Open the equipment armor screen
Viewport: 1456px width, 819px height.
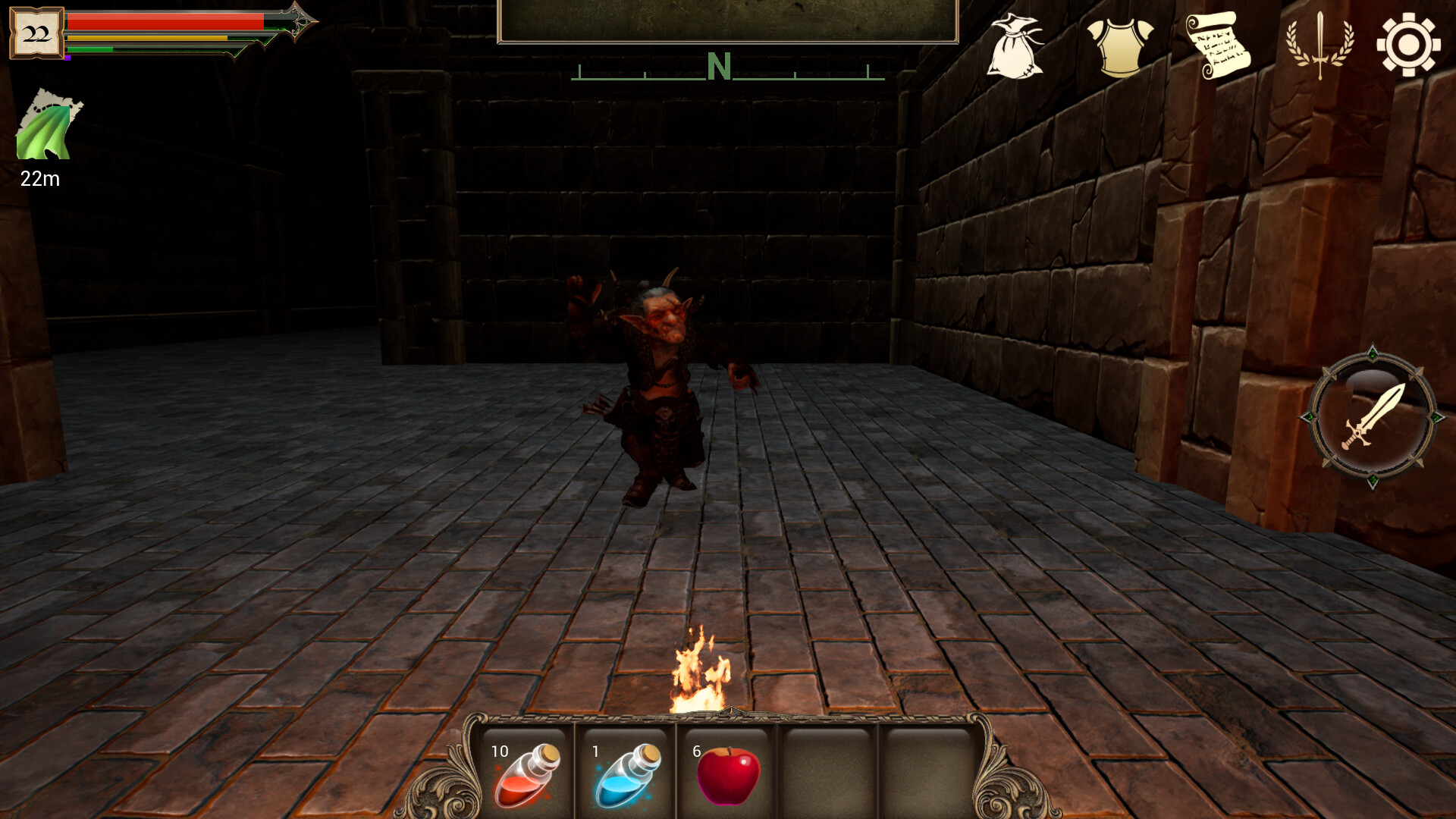1119,45
